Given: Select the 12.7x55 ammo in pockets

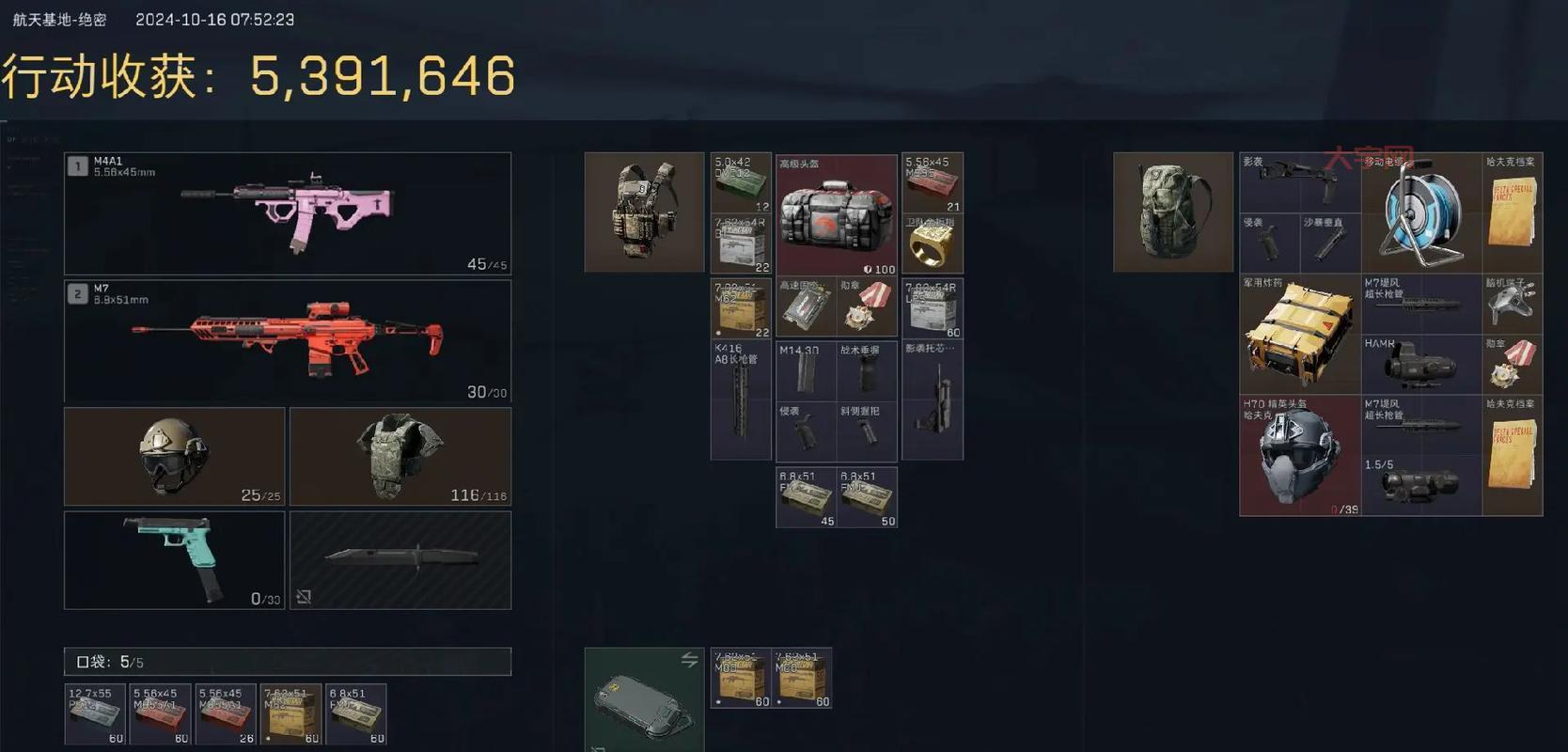Looking at the screenshot, I should 95,714.
